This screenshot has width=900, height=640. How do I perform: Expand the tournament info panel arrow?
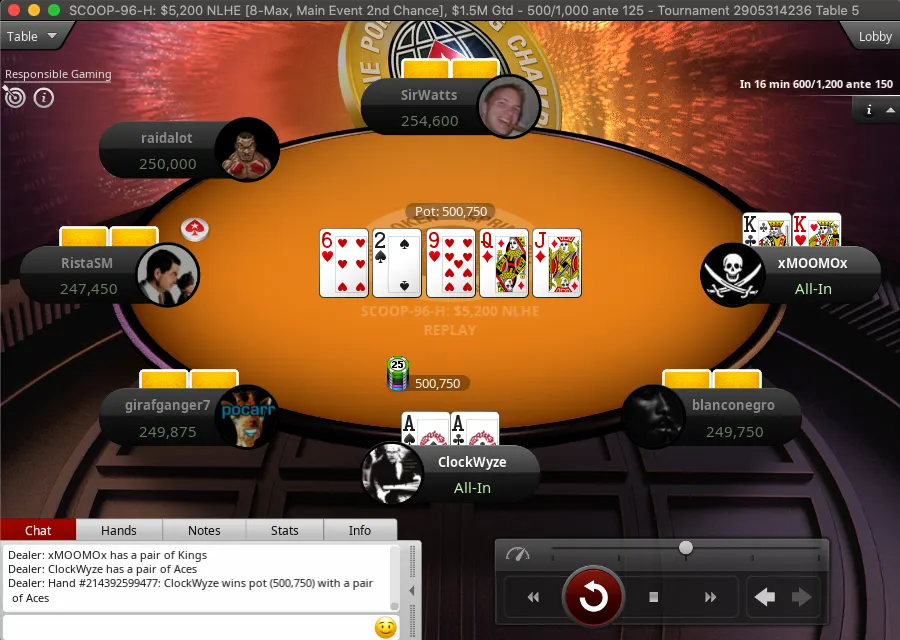coord(890,110)
